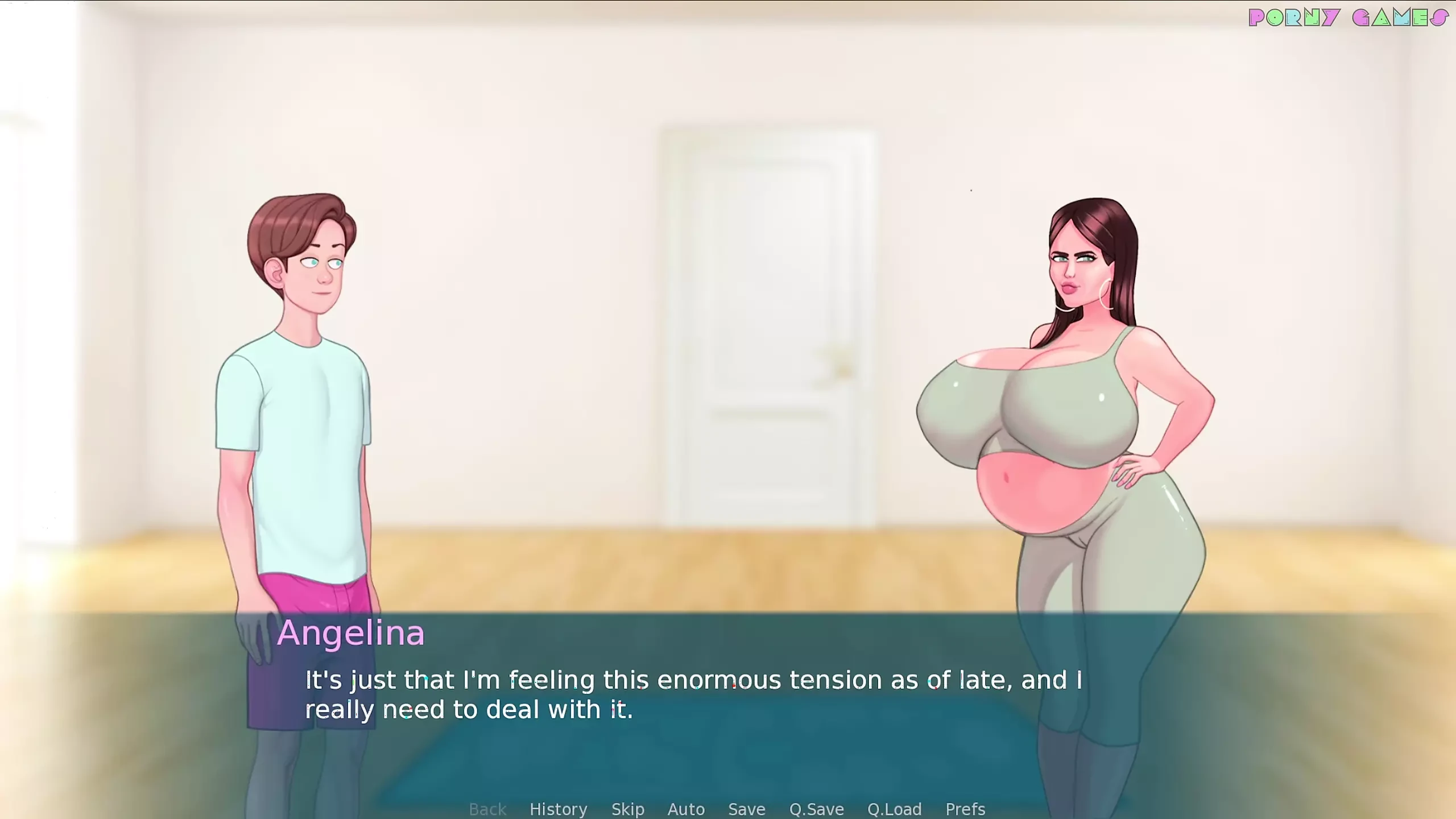The width and height of the screenshot is (1456, 819).
Task: Open the Save menu
Action: coord(746,809)
